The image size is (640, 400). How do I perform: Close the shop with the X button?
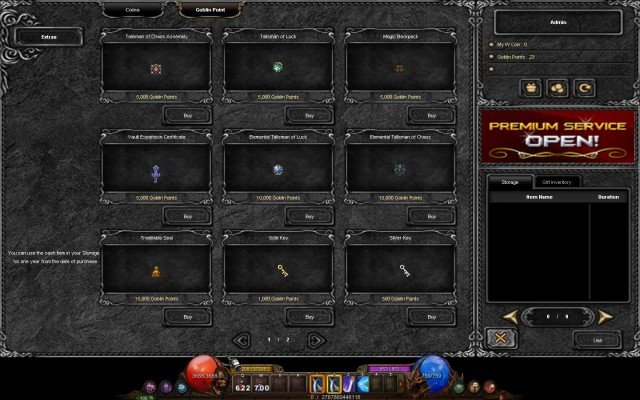pos(498,339)
